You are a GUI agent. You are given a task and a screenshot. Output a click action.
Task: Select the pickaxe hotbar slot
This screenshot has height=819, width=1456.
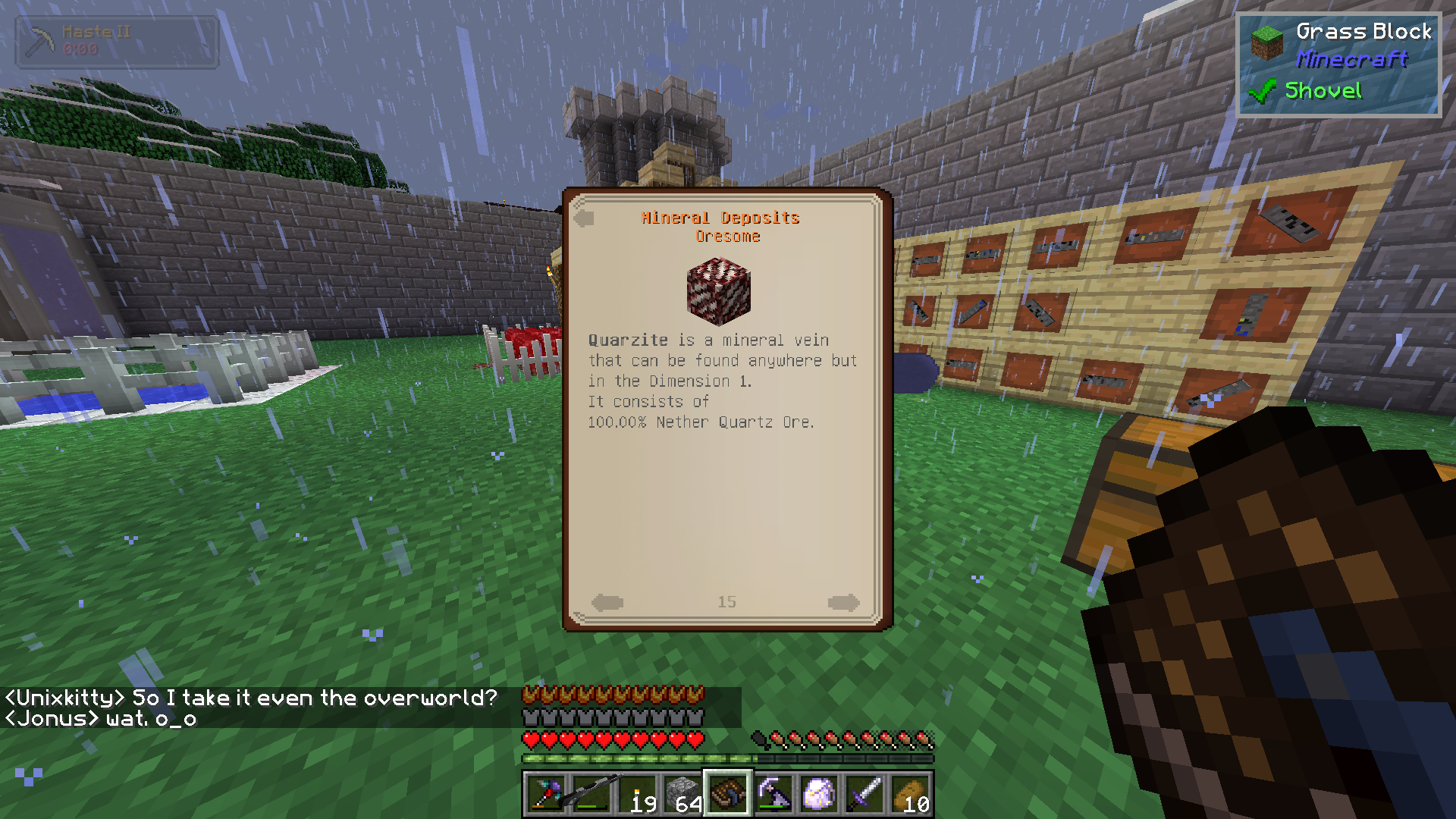pyautogui.click(x=773, y=794)
